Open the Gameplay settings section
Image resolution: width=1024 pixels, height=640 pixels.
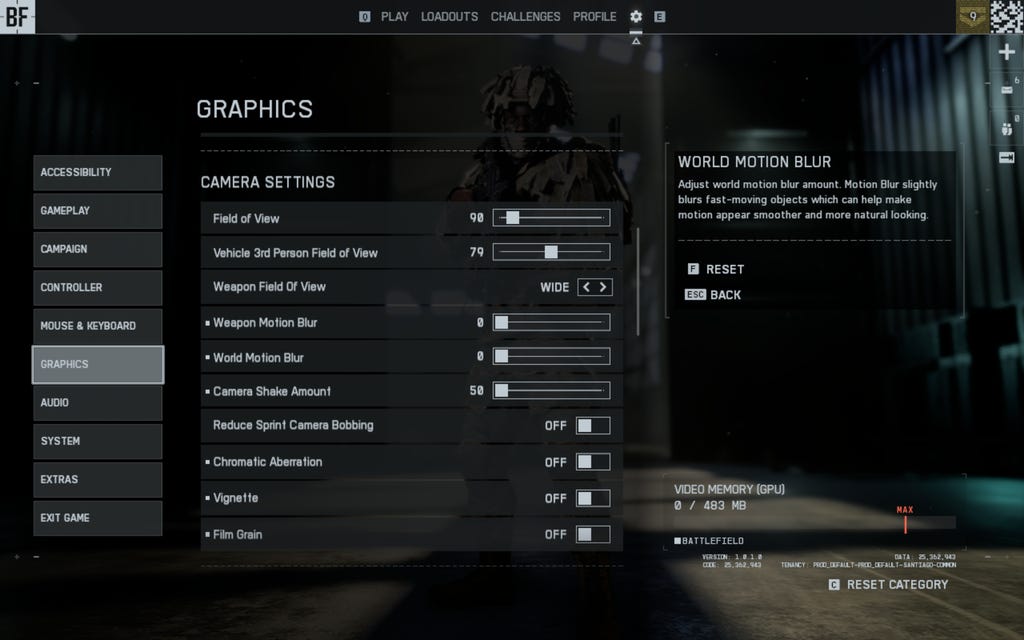tap(97, 211)
